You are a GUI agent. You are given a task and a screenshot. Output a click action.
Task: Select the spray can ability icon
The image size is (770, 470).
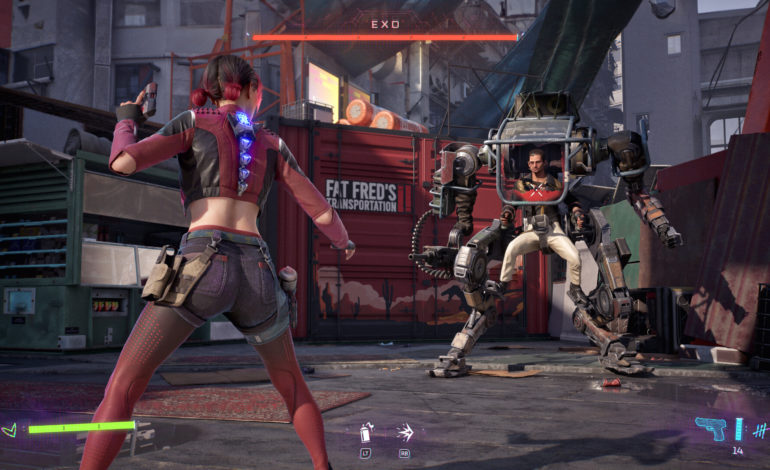point(366,433)
